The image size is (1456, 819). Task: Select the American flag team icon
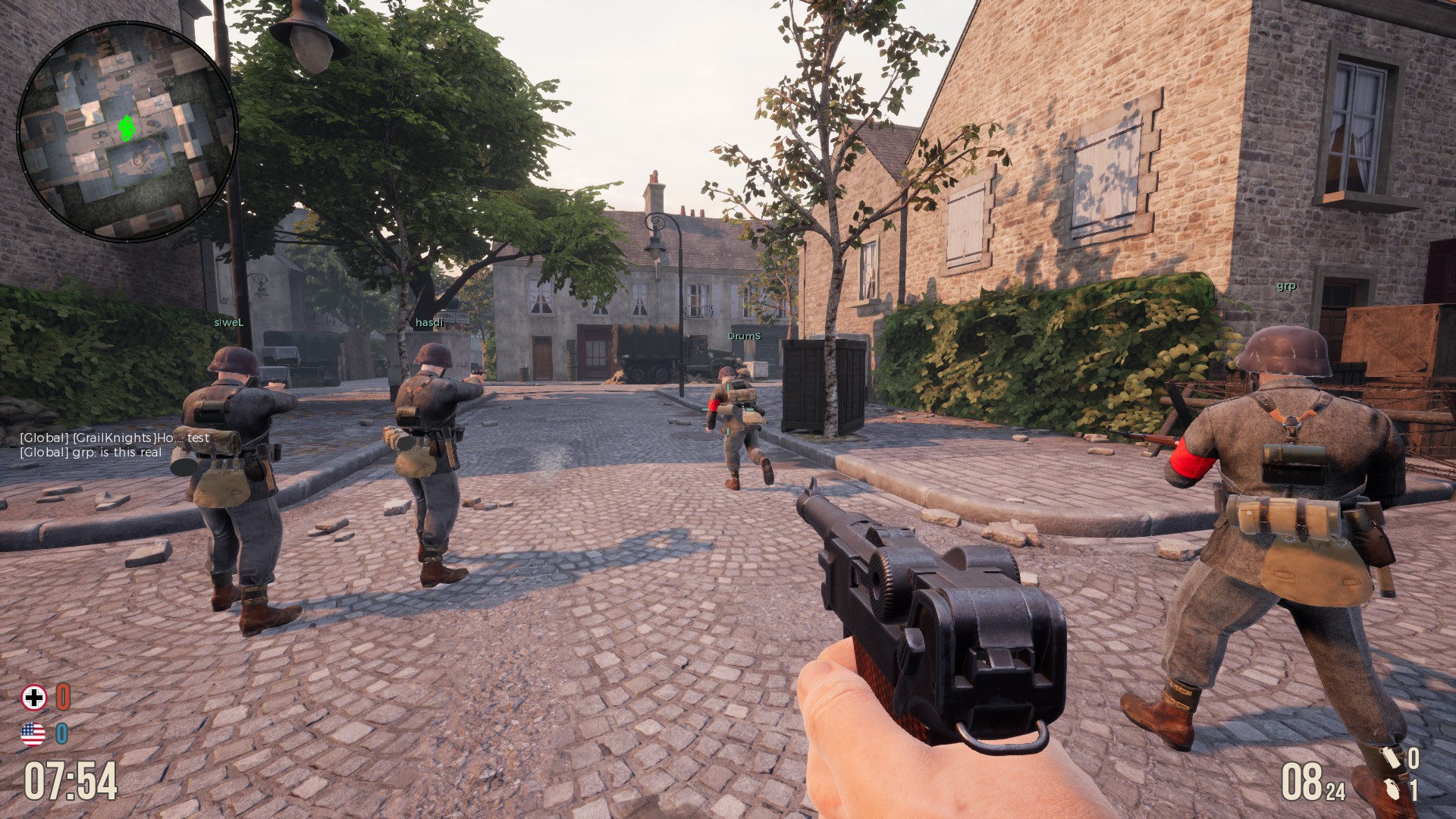pyautogui.click(x=33, y=733)
